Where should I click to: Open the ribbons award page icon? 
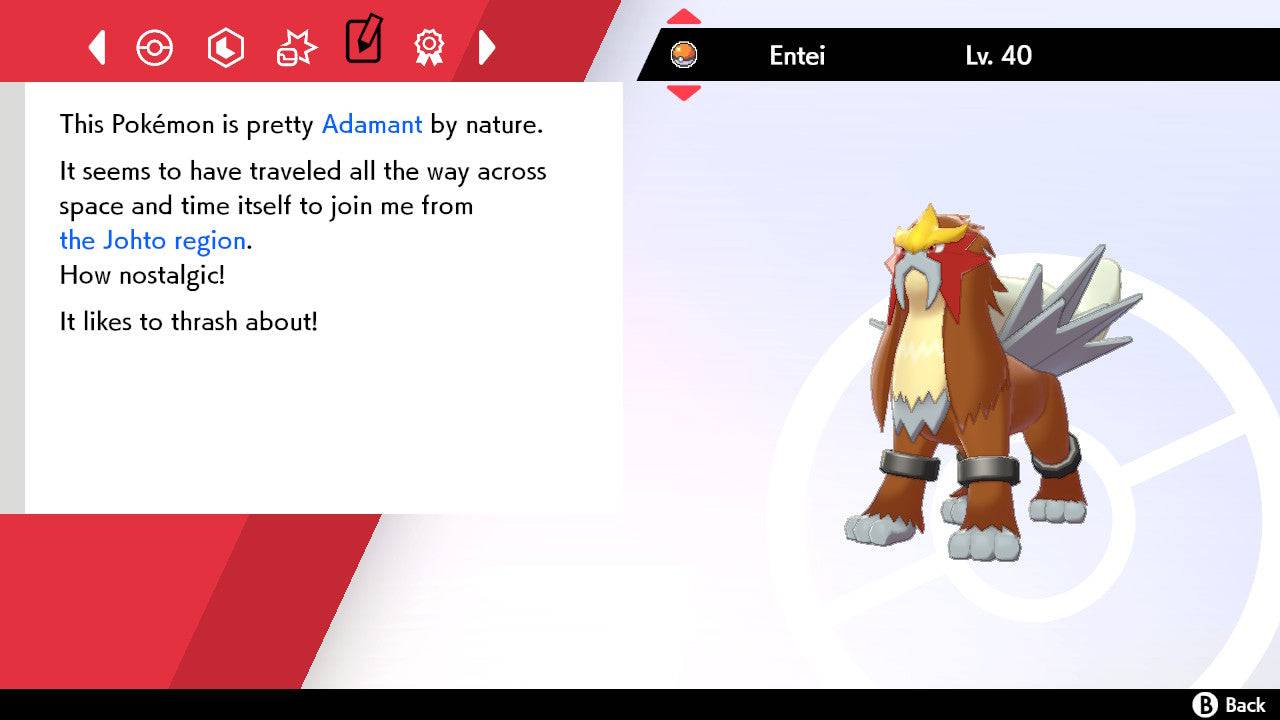click(430, 46)
